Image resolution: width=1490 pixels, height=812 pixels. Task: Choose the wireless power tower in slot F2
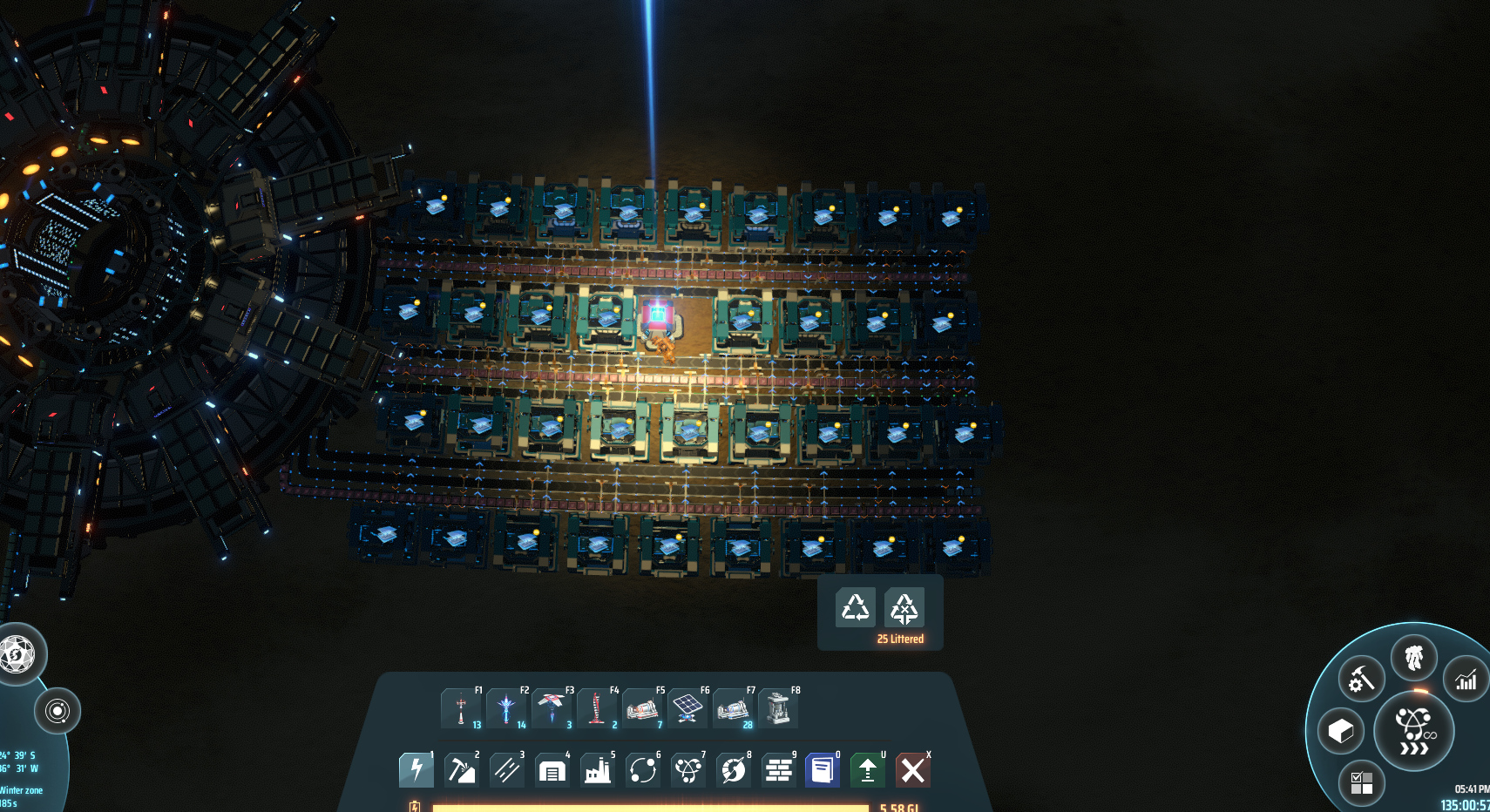[506, 708]
